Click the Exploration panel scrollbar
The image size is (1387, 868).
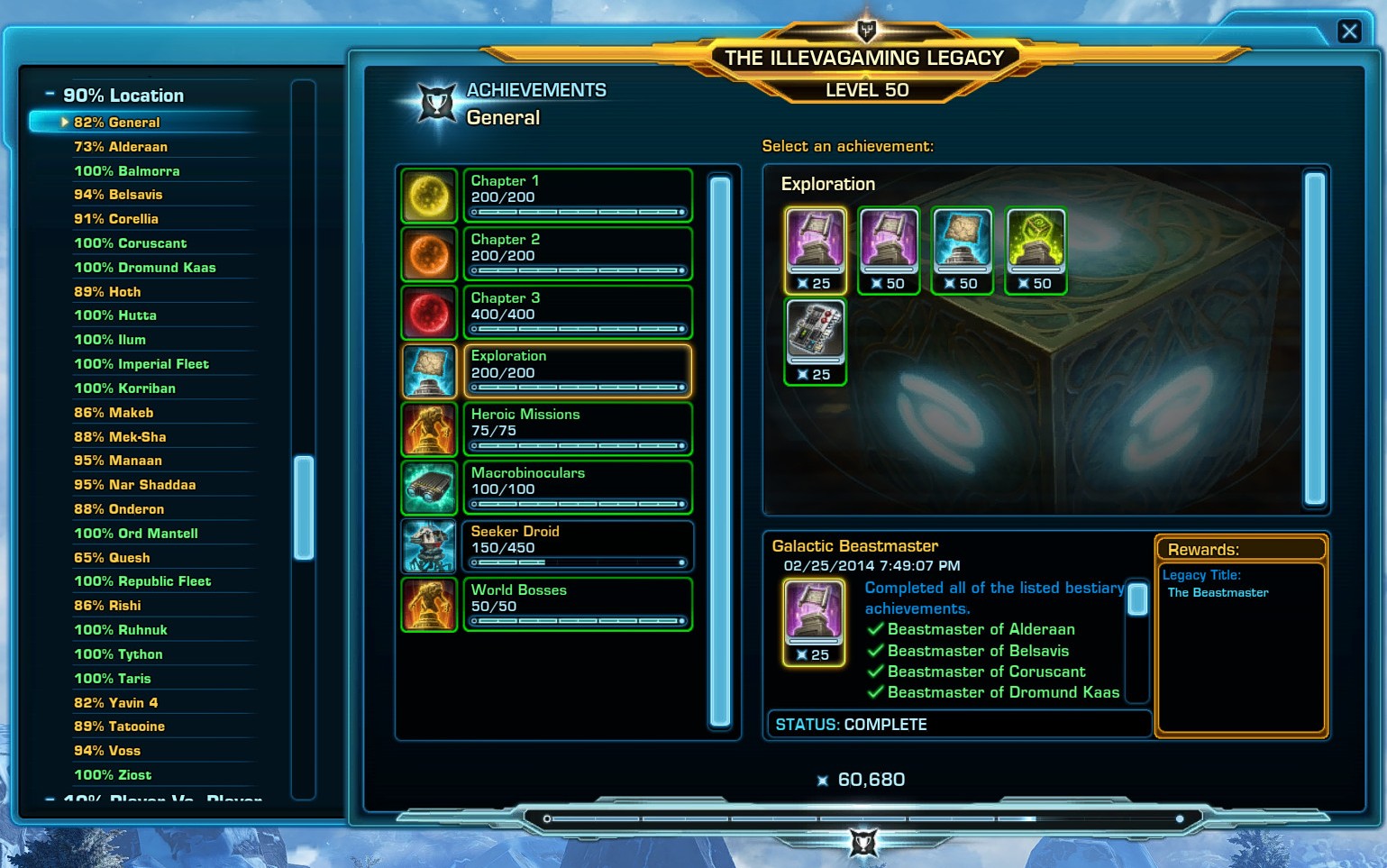[x=1315, y=338]
